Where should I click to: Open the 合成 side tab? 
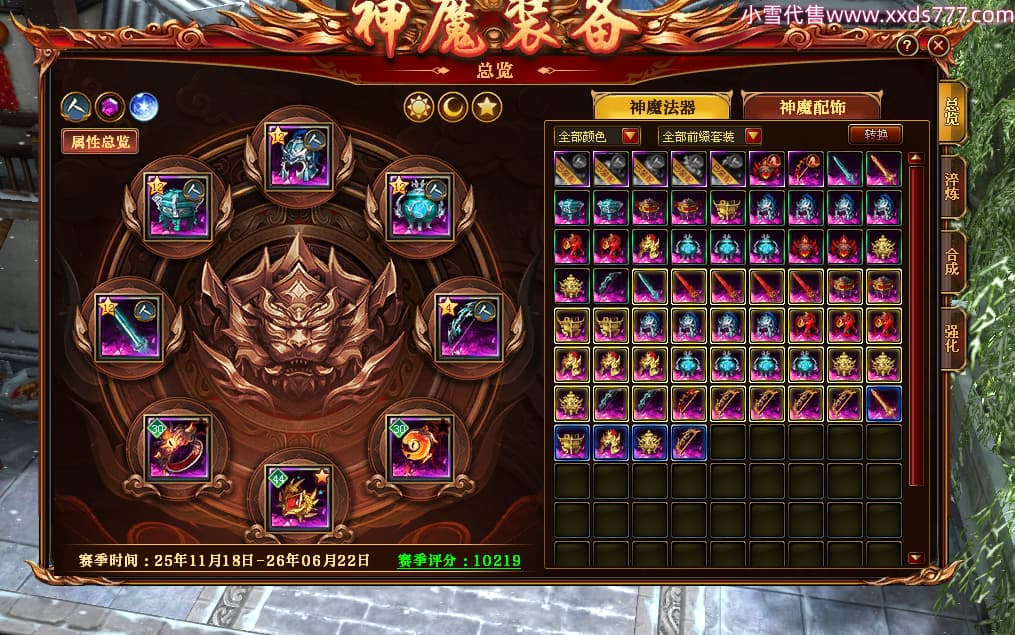click(952, 263)
